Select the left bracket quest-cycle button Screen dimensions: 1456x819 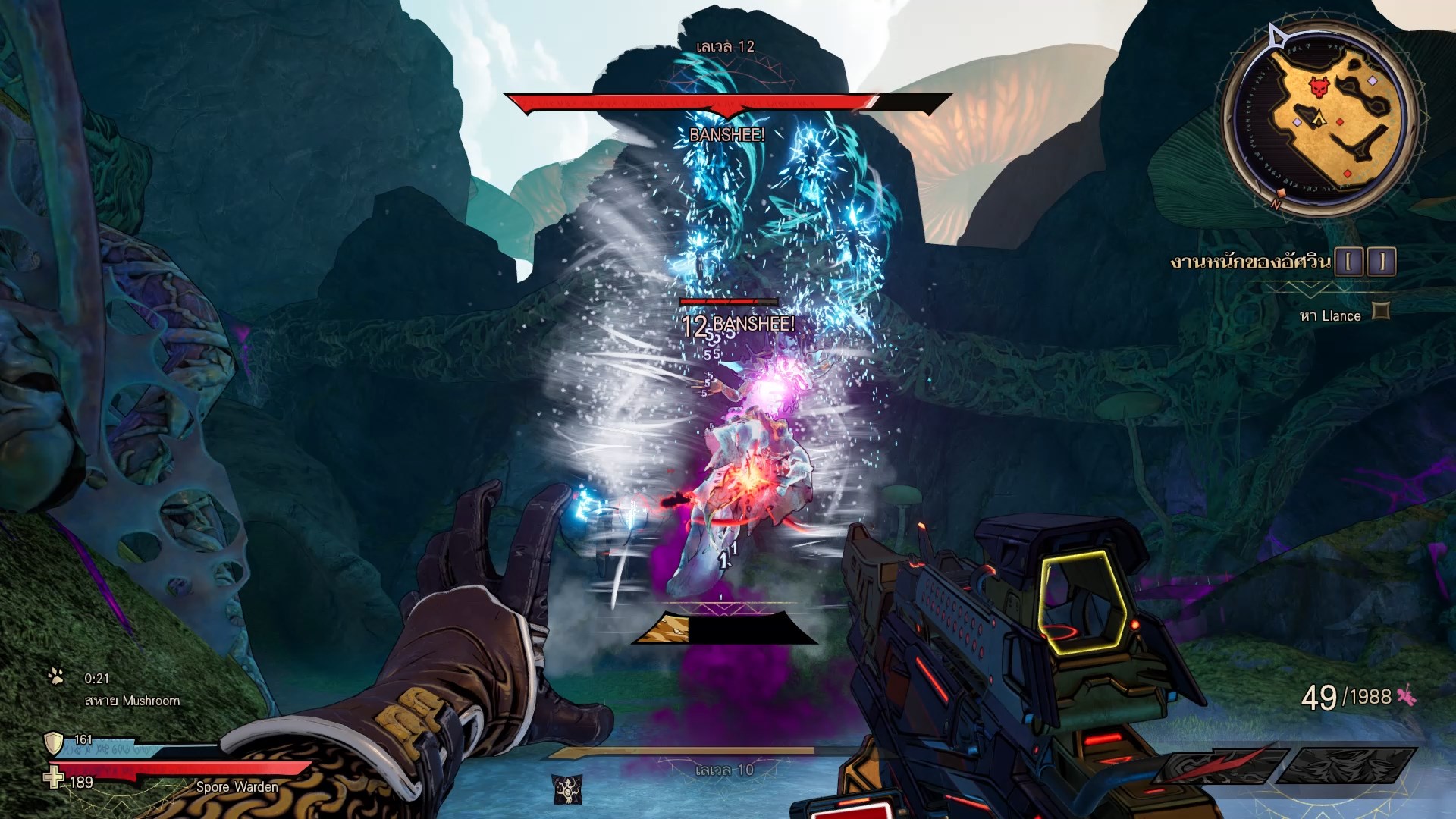point(1349,262)
